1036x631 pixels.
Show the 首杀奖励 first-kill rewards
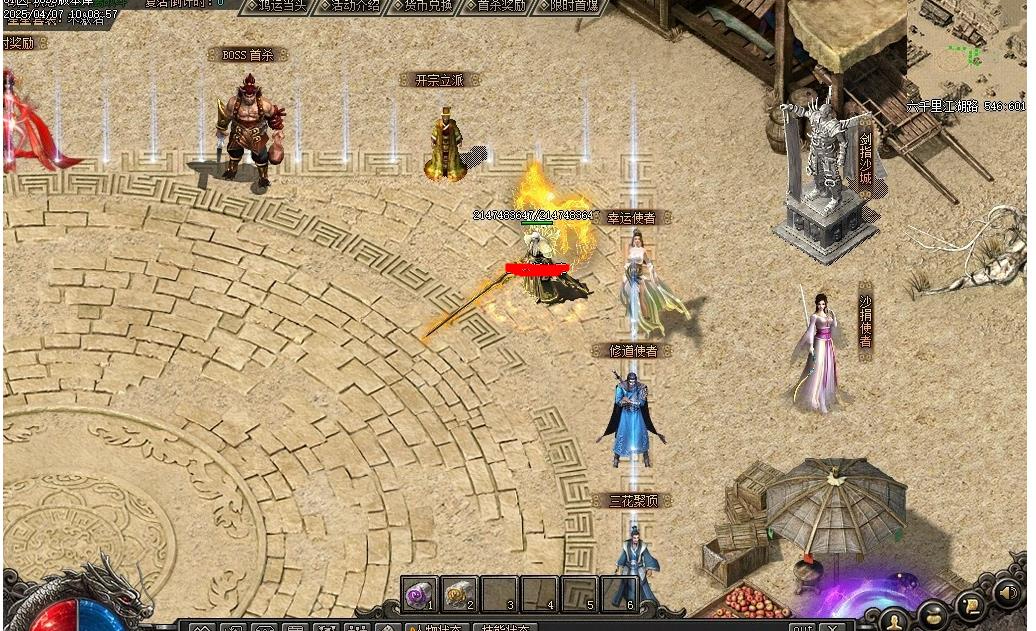coord(495,6)
